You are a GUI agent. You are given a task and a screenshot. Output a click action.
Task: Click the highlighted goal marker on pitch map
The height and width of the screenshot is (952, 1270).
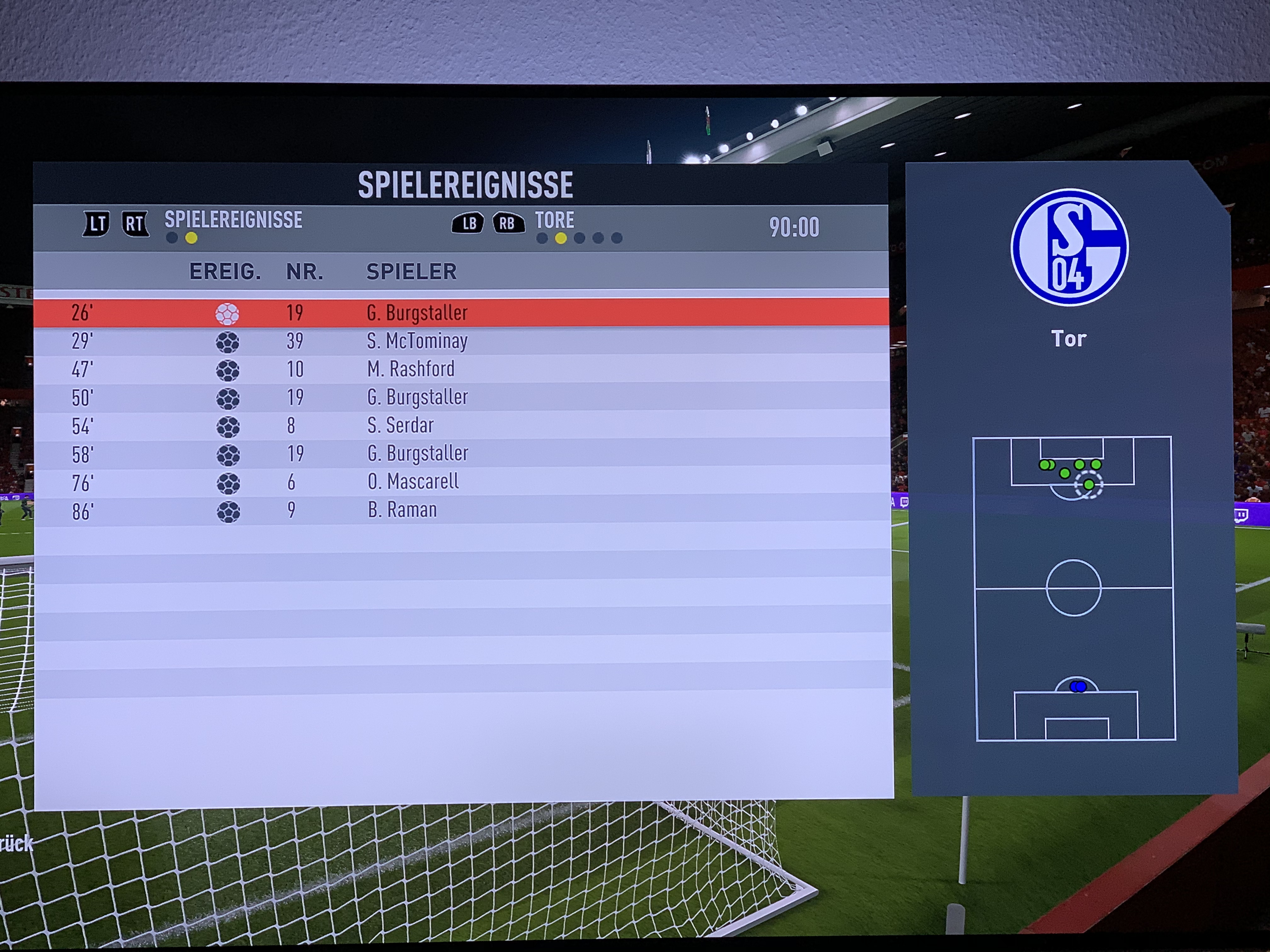[x=1089, y=485]
